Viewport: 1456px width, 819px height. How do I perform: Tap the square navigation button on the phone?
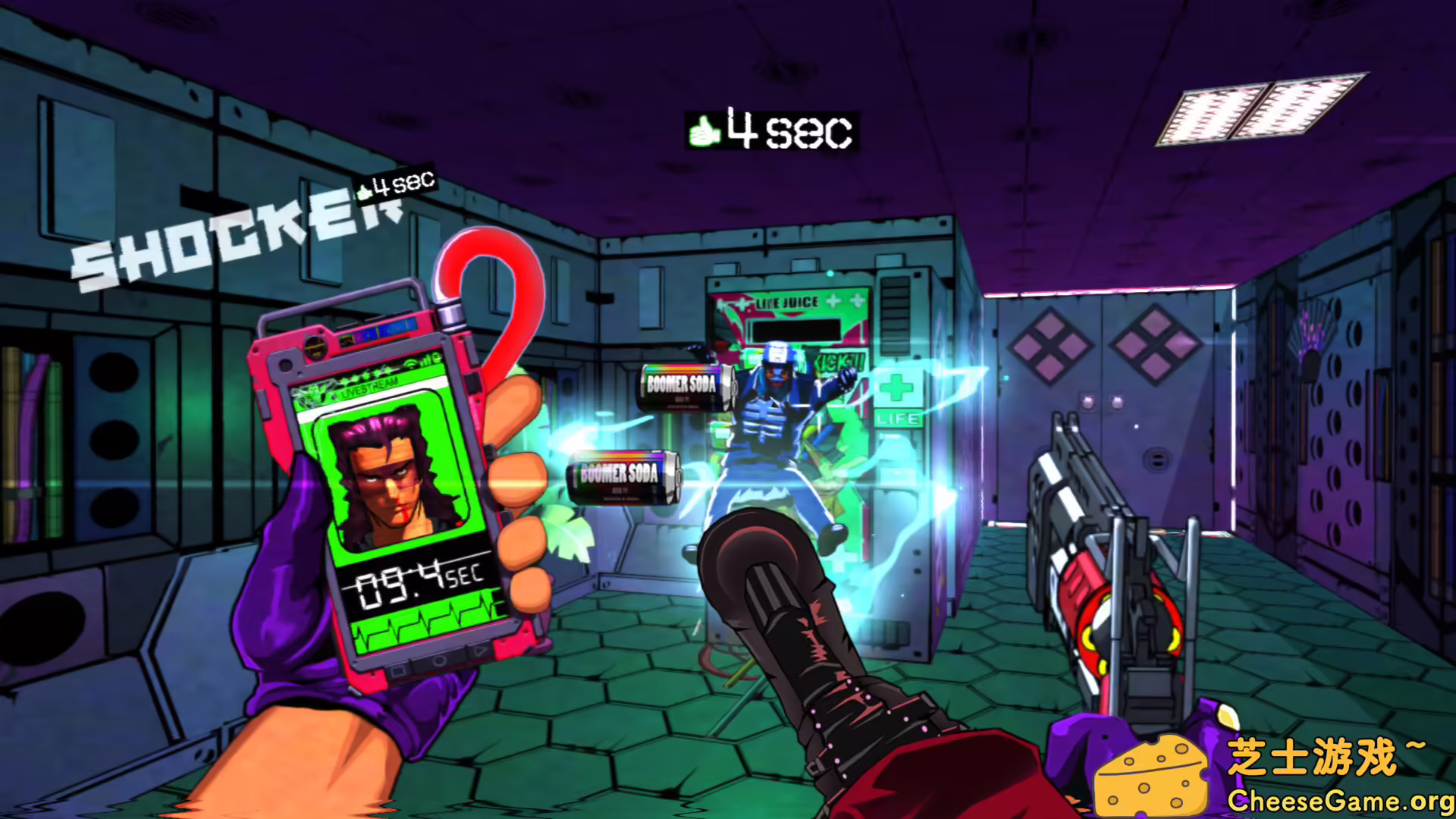(397, 672)
